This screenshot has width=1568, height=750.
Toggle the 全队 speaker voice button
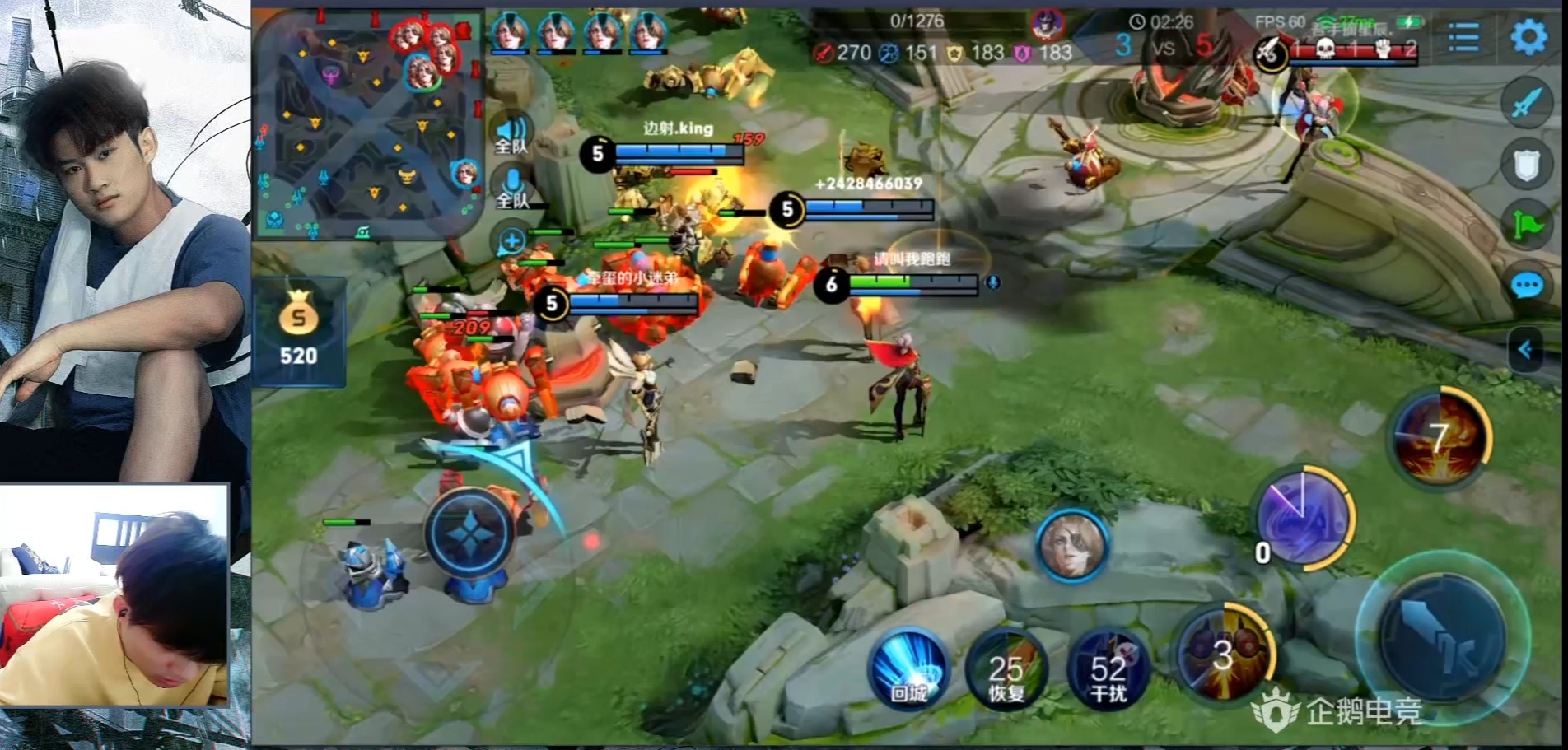coord(511,134)
